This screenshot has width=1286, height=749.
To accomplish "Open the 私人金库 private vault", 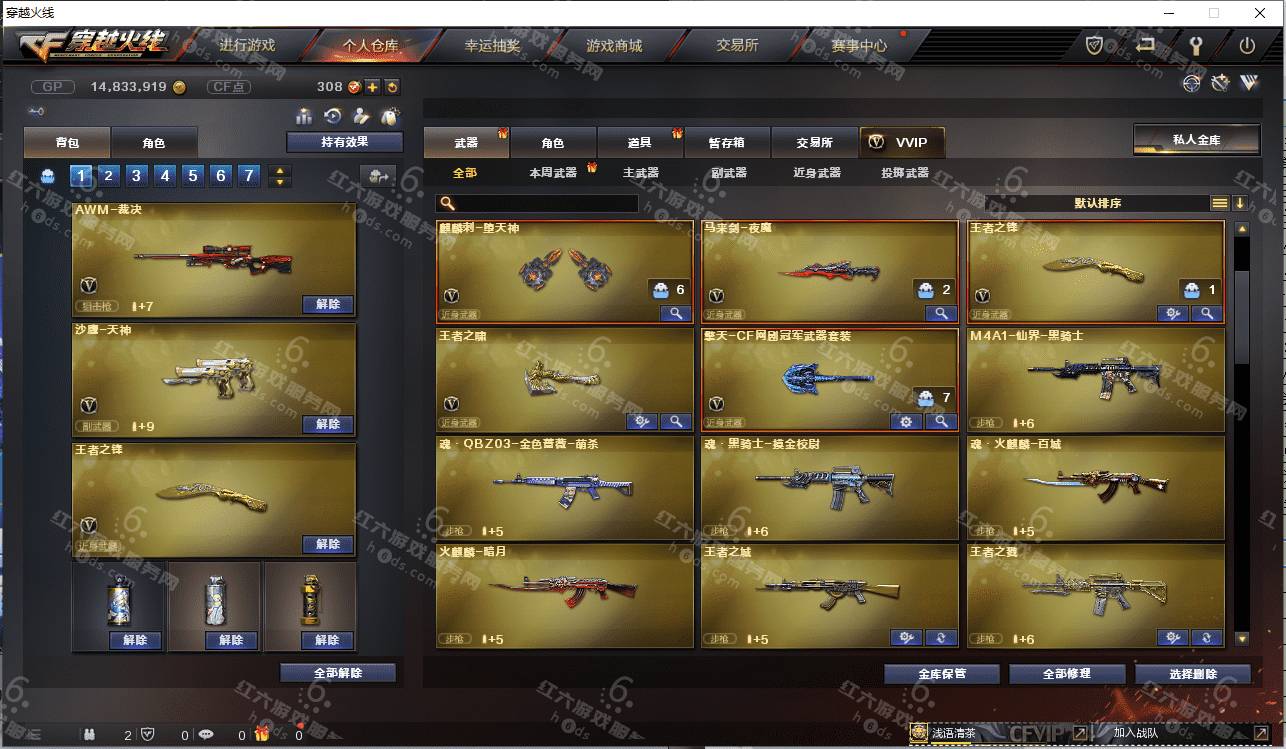I will point(1196,139).
